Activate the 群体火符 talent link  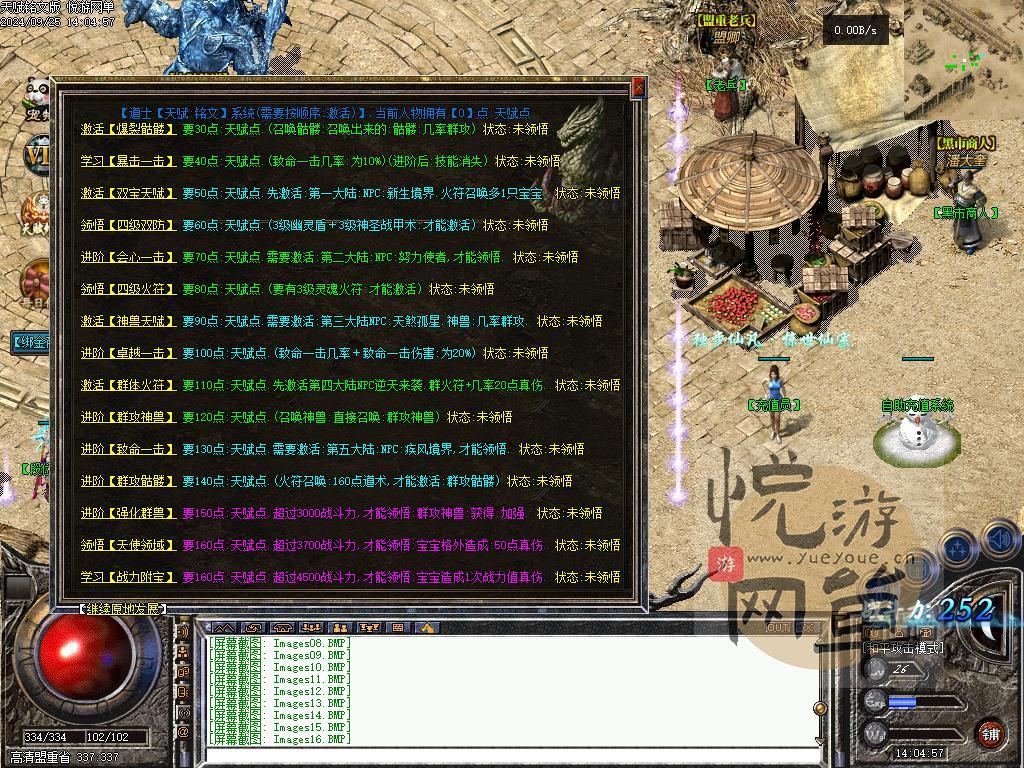(128, 385)
